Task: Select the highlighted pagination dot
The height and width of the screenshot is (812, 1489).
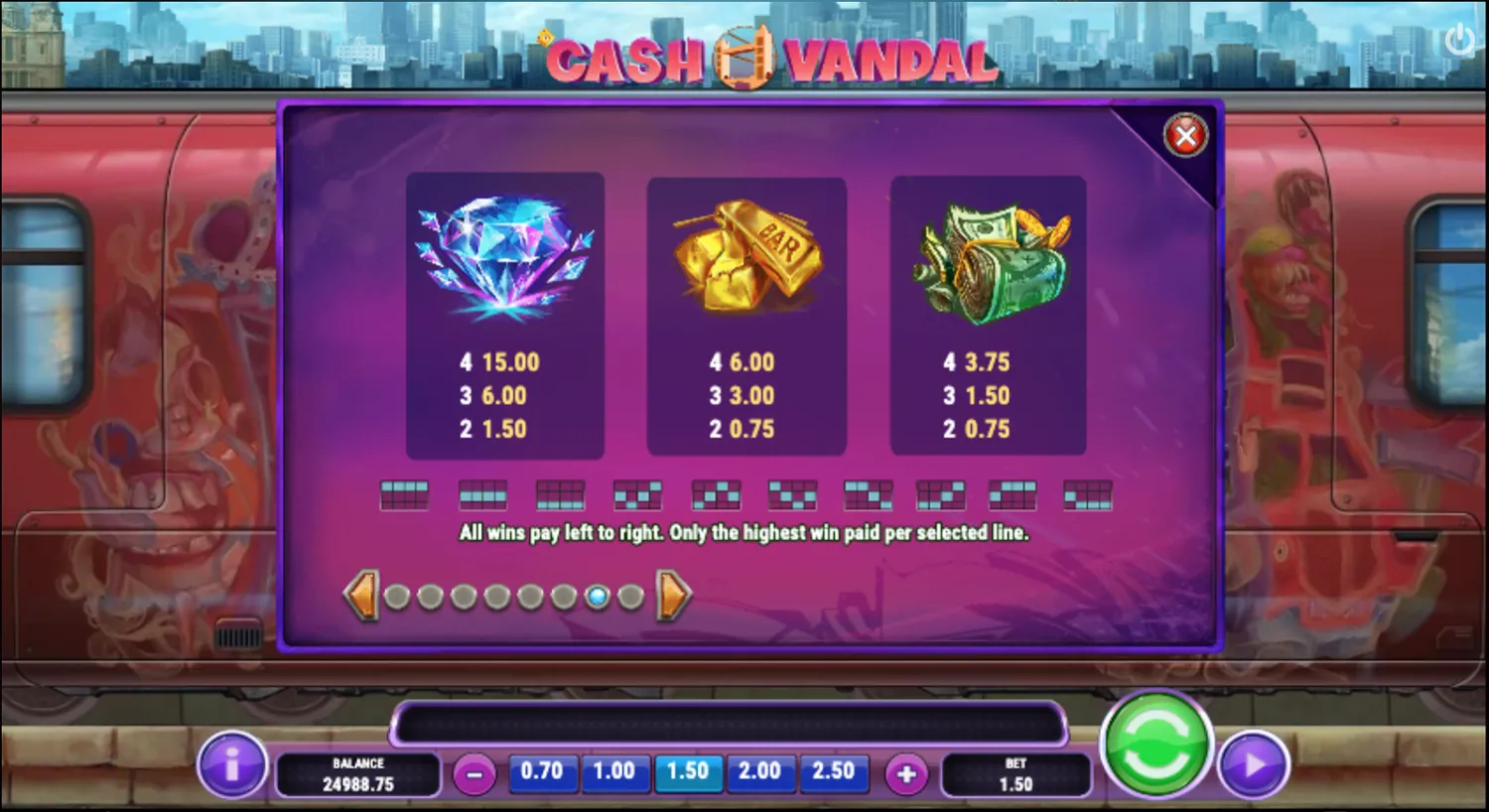Action: click(x=598, y=597)
